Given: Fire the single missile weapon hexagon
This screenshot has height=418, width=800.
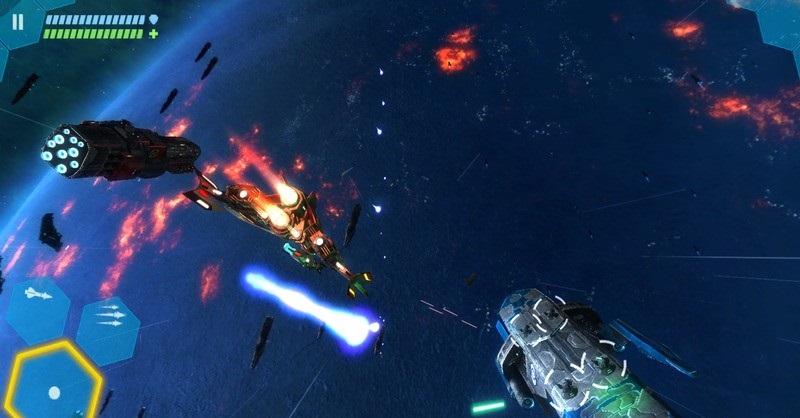Looking at the screenshot, I should coord(36,297).
